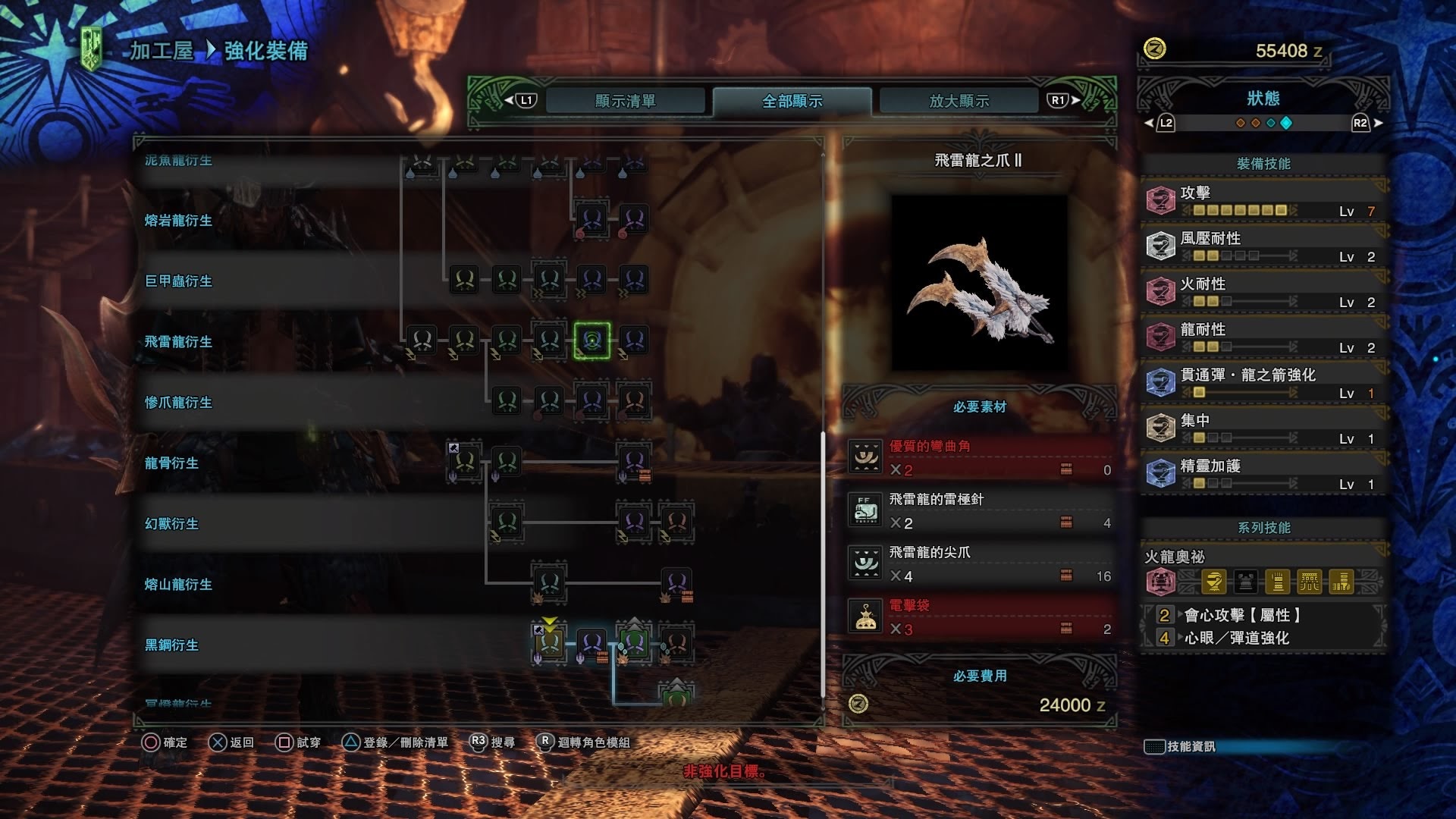Click the 飛雷龍的尖爪 material row
The height and width of the screenshot is (819, 1456).
[x=979, y=564]
